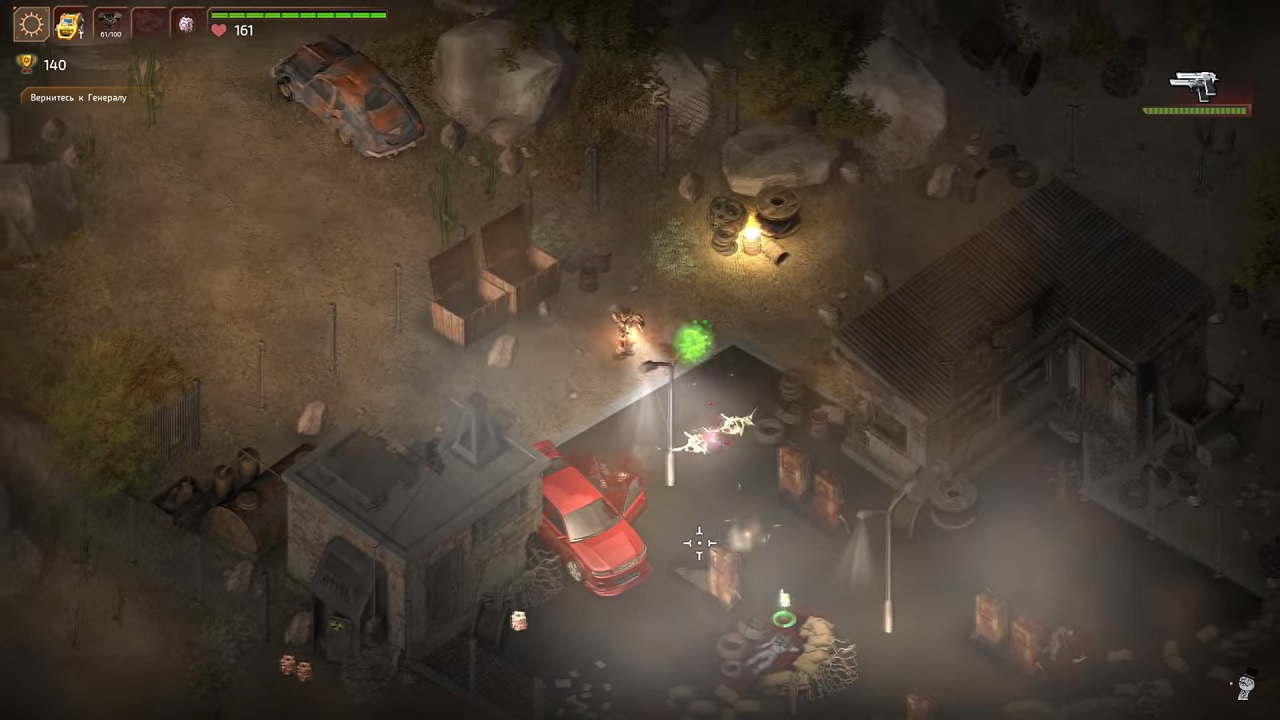Click the dark mask slot showing 61/100

click(109, 24)
